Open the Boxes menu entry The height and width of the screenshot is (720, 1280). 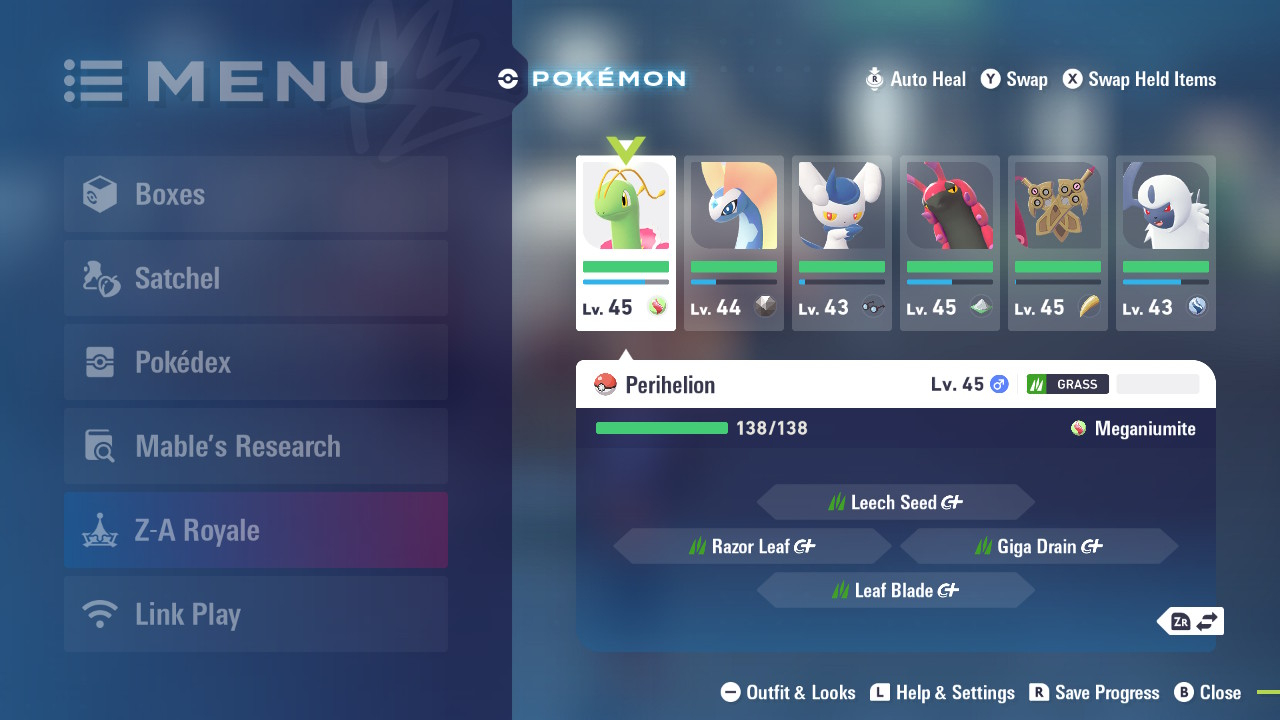[256, 194]
